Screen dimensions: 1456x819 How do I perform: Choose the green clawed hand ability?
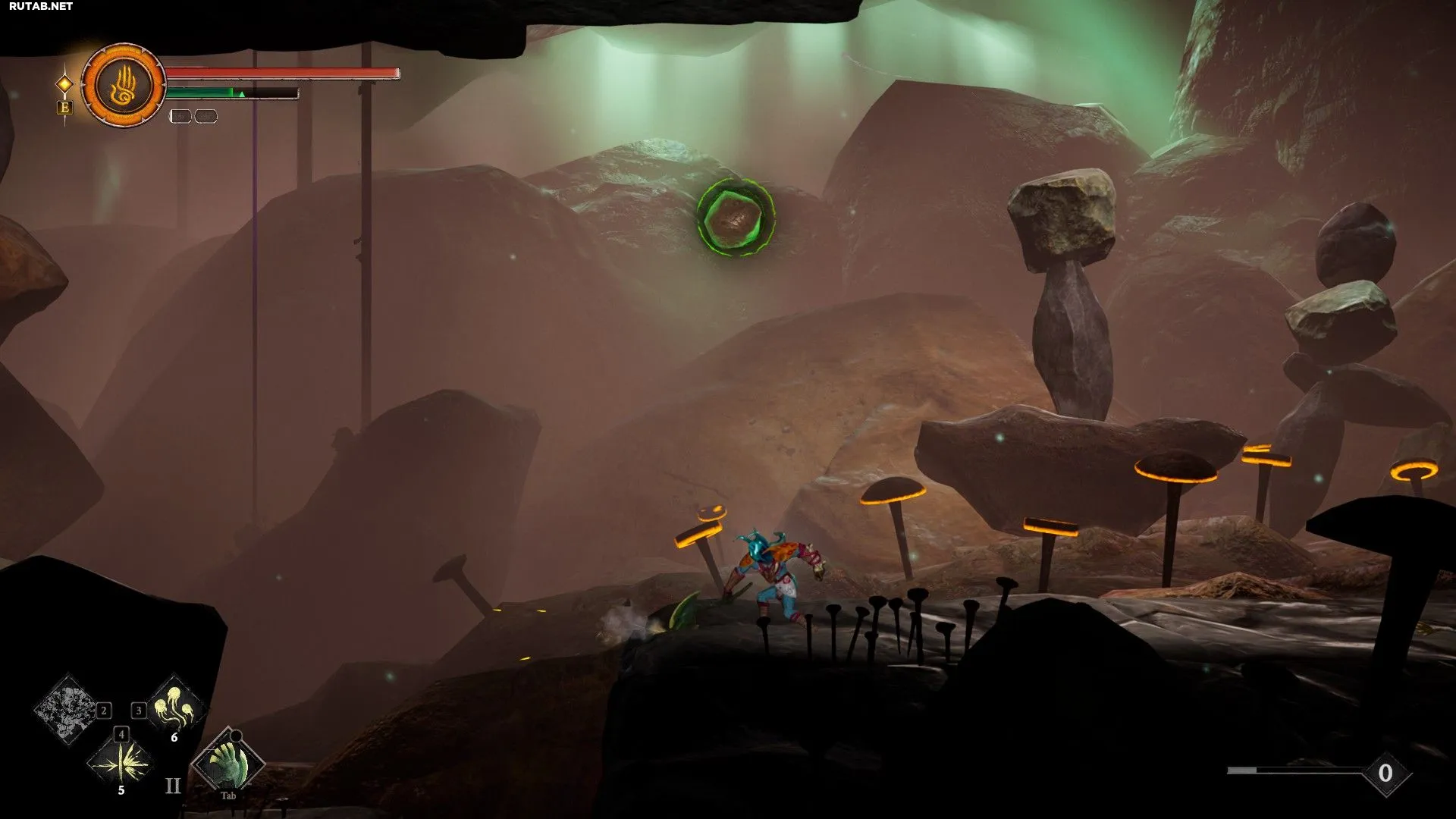point(229,762)
